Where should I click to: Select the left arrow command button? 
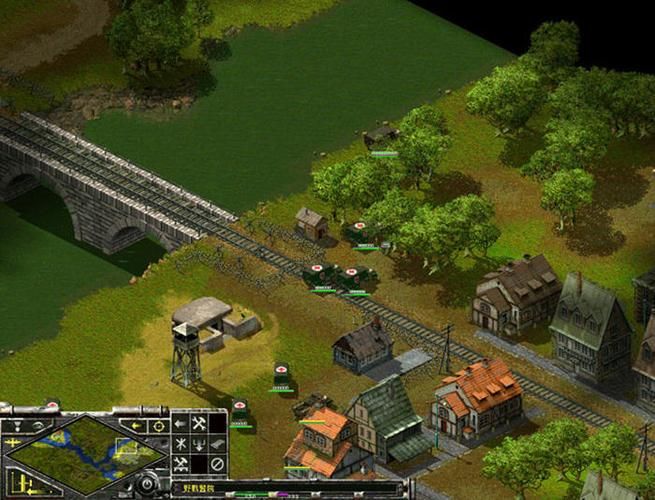tap(180, 424)
